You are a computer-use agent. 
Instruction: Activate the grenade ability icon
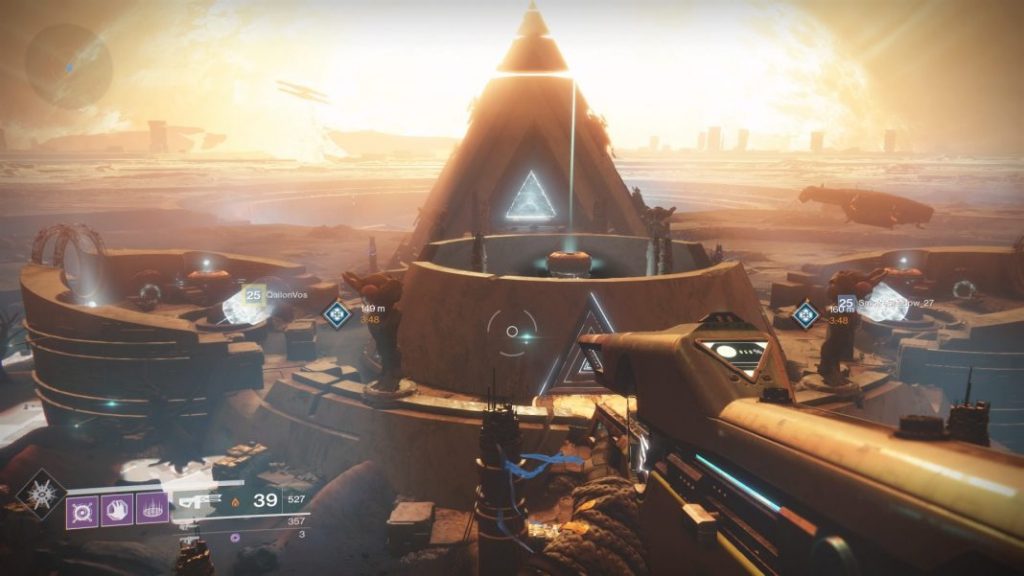pyautogui.click(x=82, y=510)
